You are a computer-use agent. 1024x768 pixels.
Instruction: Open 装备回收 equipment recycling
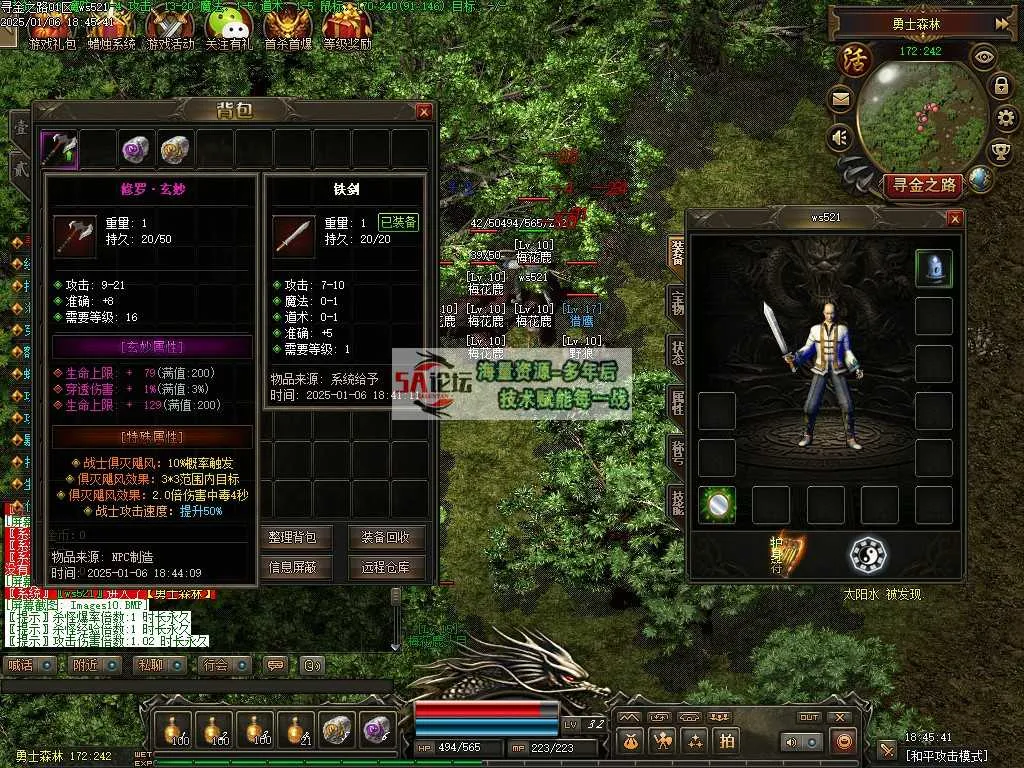click(x=387, y=537)
